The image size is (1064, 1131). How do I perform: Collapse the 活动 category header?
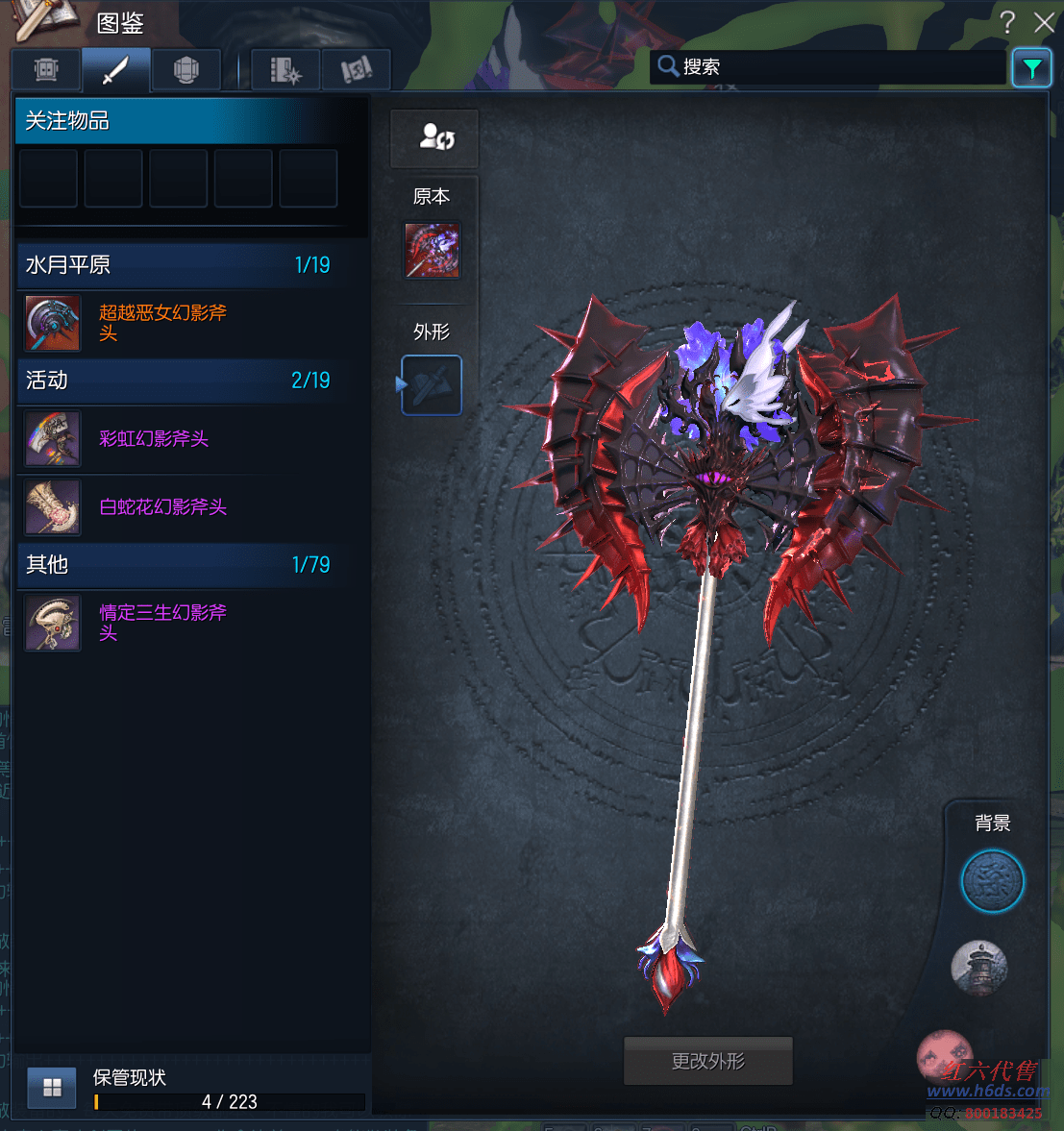178,381
